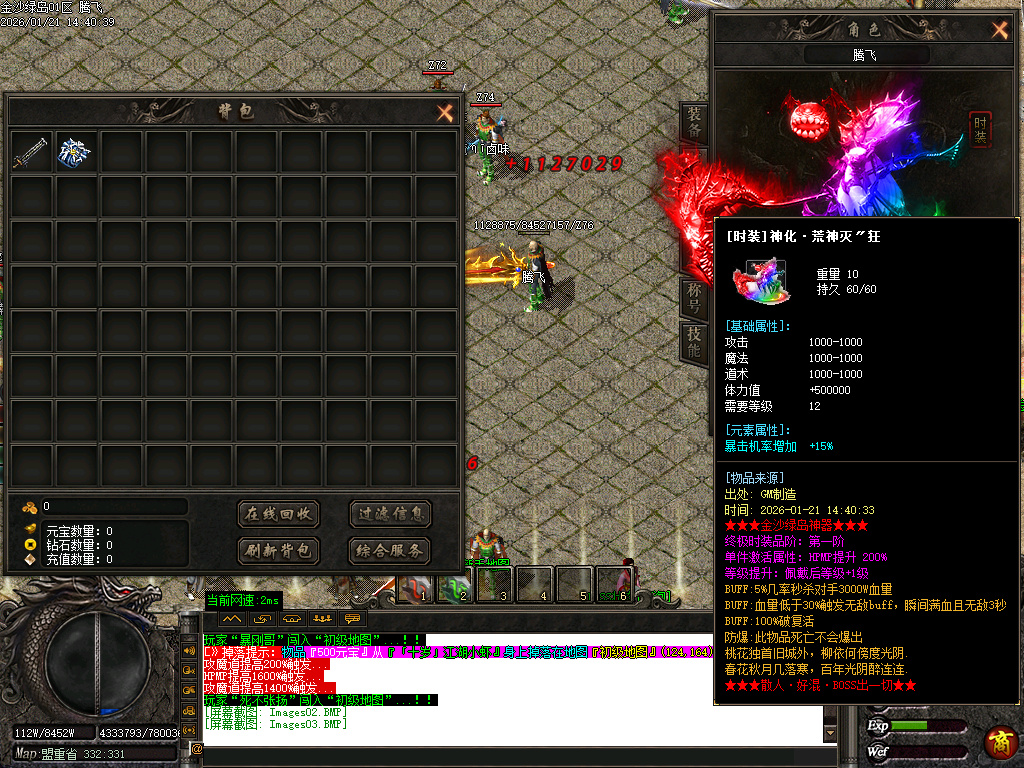Viewport: 1024px width, 768px height.
Task: Refresh the bag with 刷新背包
Action: (279, 550)
